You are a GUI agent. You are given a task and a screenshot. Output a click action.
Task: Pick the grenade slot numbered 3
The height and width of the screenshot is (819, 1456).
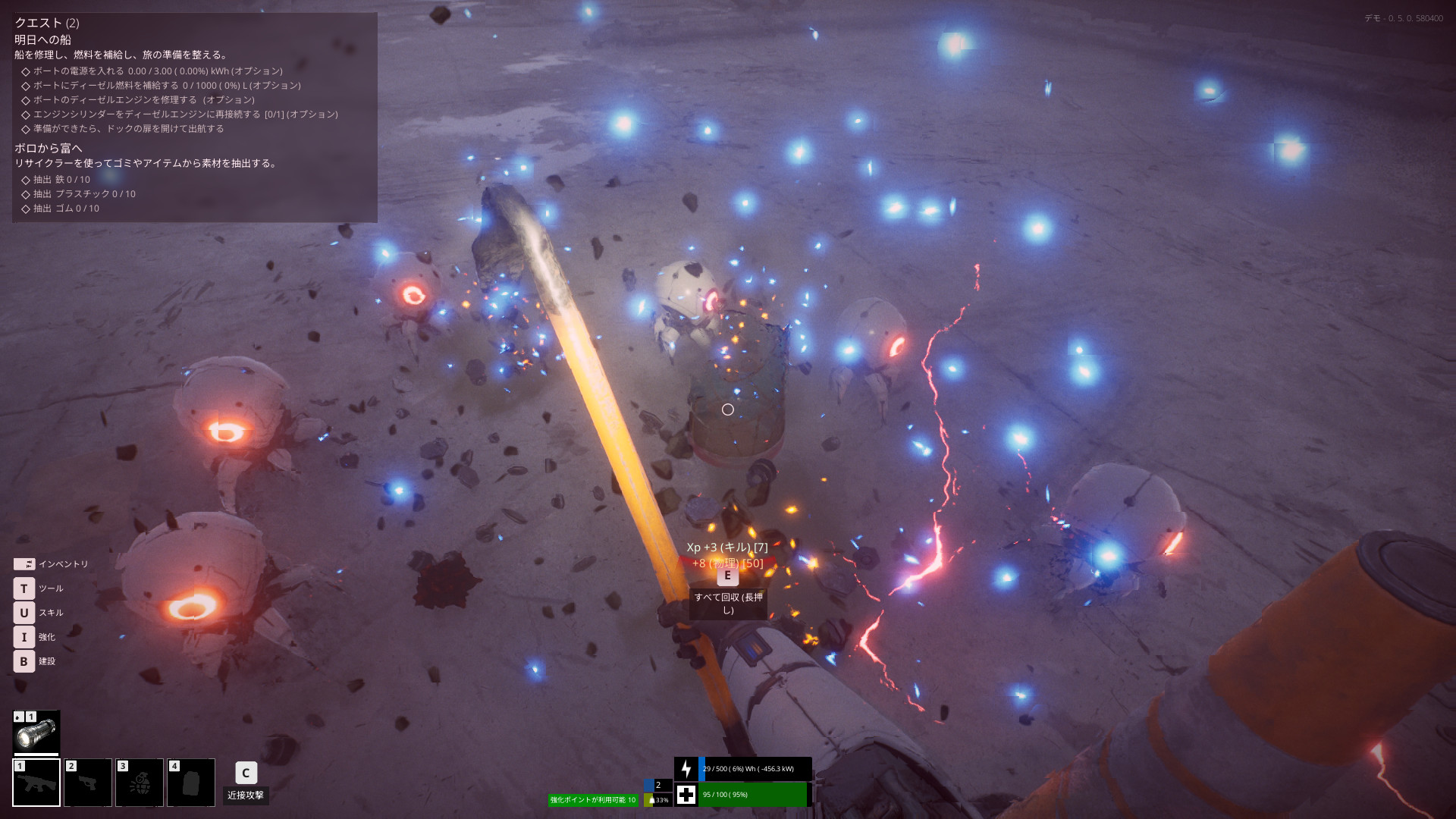pos(140,783)
